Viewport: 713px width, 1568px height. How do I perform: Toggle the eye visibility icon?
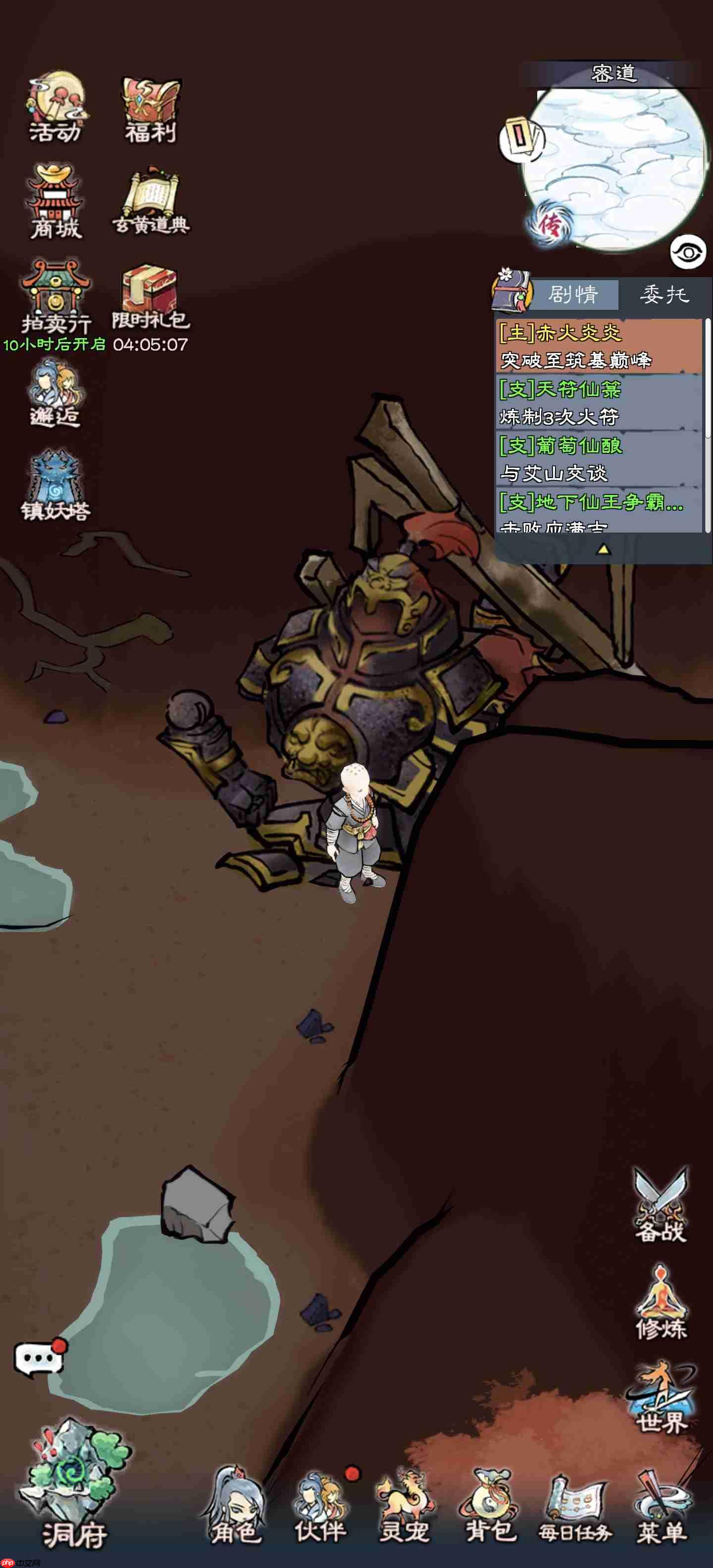(x=688, y=252)
